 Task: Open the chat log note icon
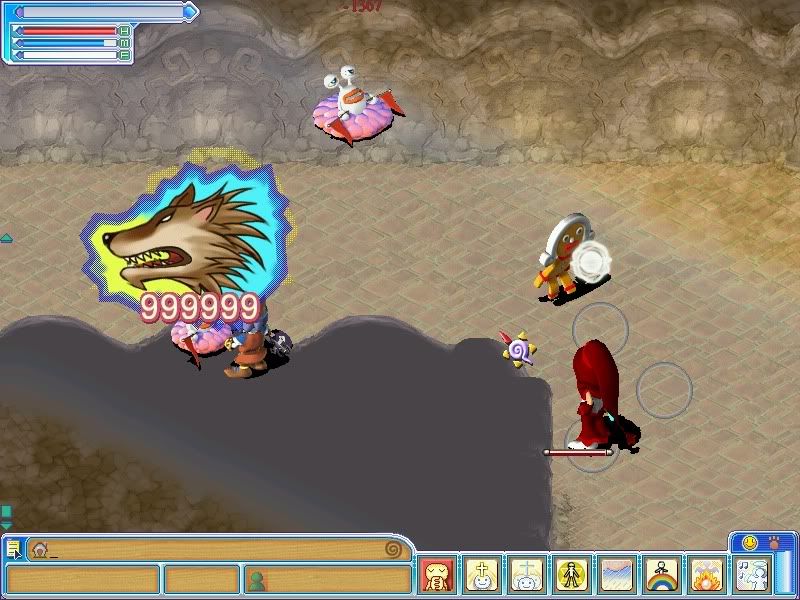(x=13, y=548)
